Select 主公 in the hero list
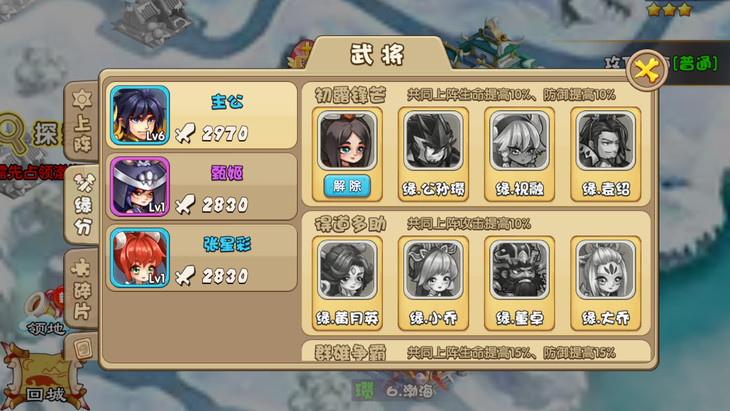730x411 pixels. (x=200, y=117)
